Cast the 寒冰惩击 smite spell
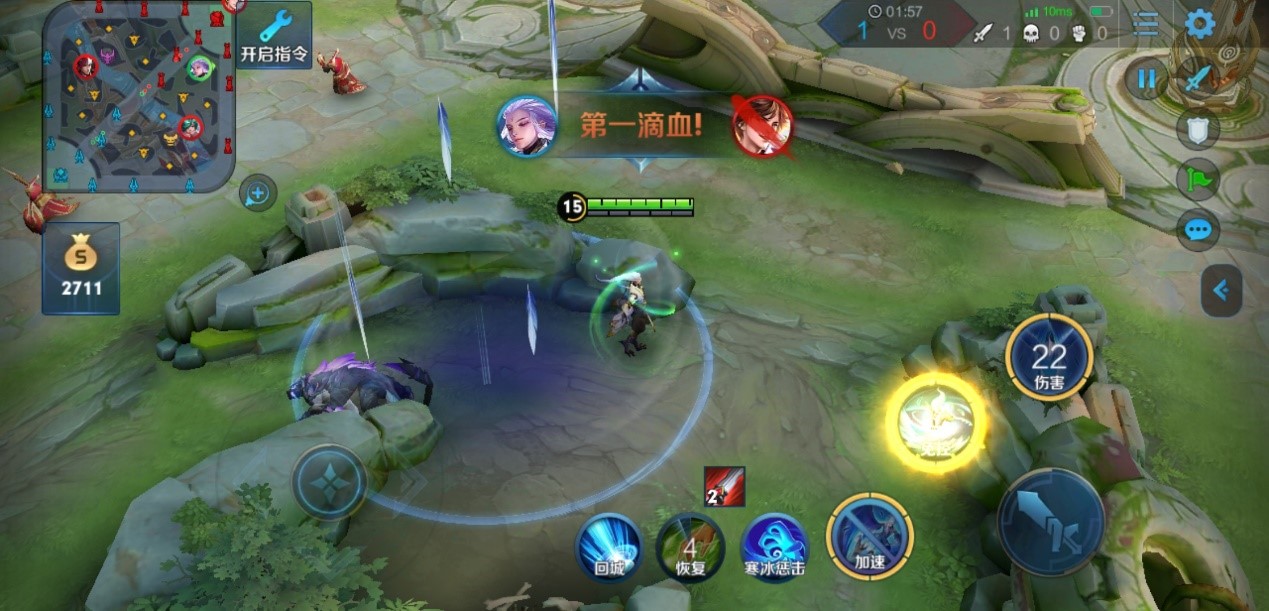 (x=773, y=546)
